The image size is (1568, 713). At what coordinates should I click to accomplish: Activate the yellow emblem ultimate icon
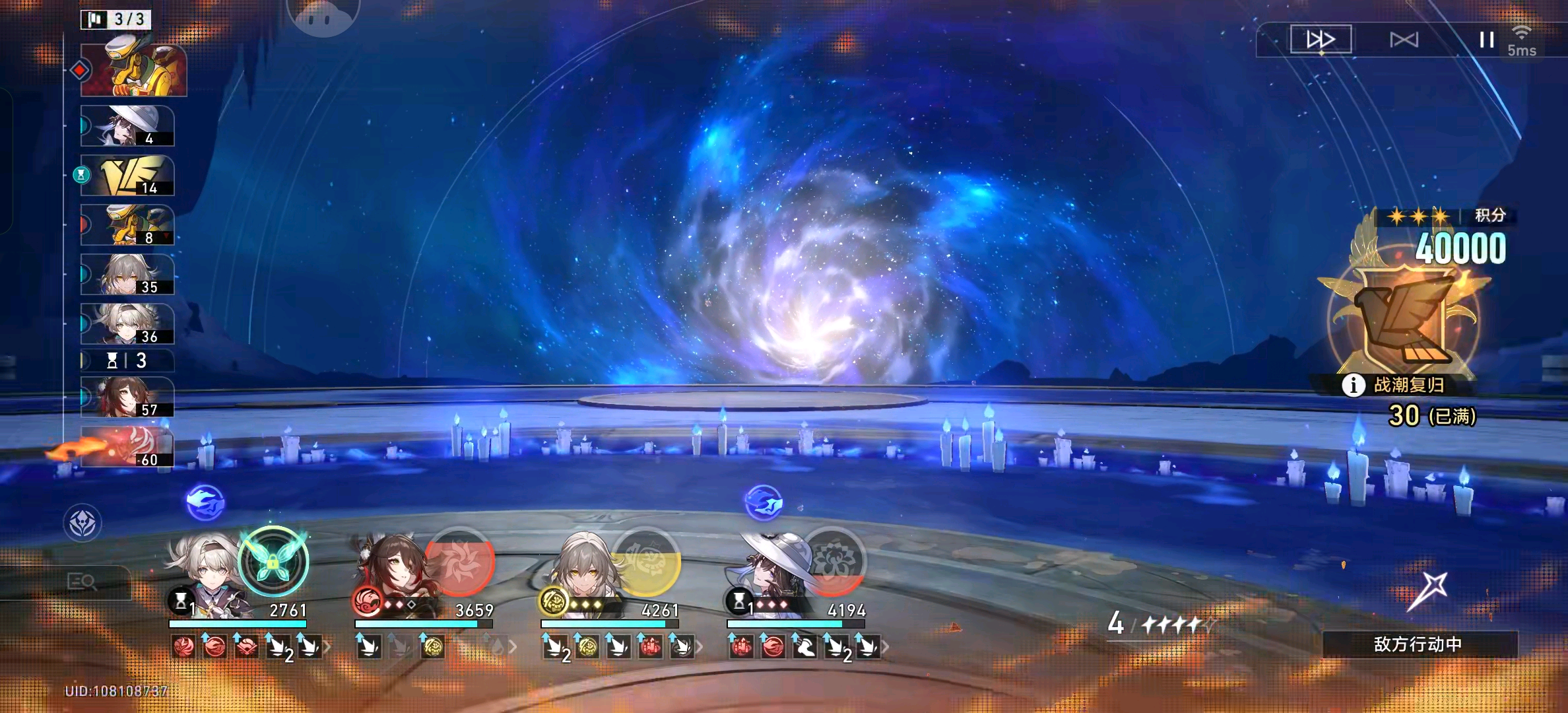[645, 561]
